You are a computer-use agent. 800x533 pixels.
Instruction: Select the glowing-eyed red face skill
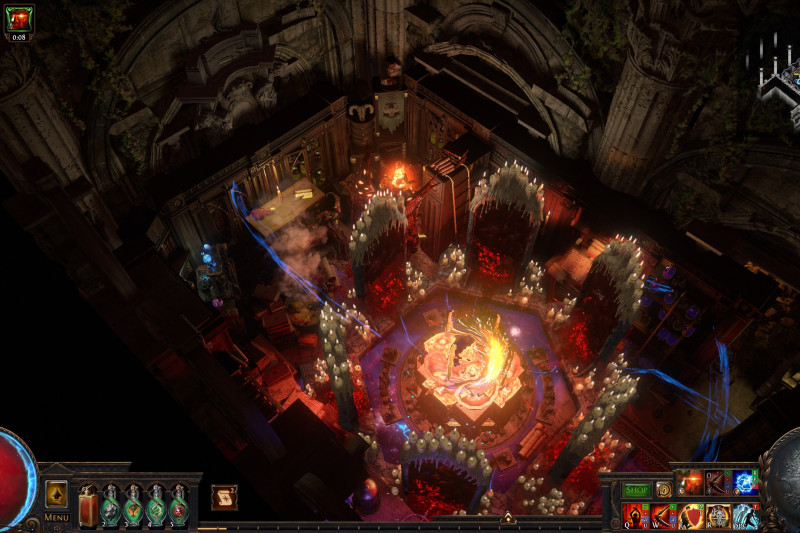(x=691, y=483)
